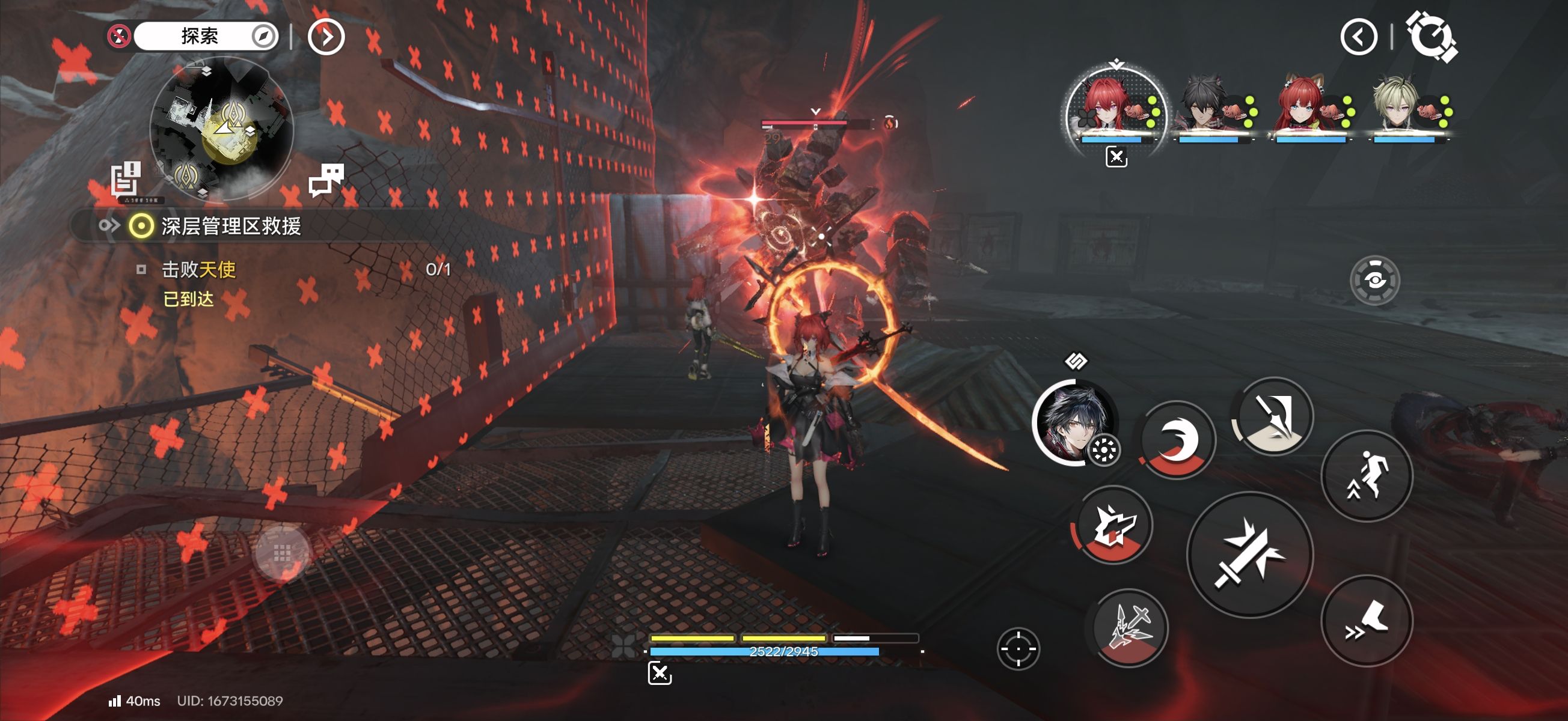This screenshot has width=1568, height=721.
Task: Open the chat speech bubbles icon
Action: (x=326, y=180)
